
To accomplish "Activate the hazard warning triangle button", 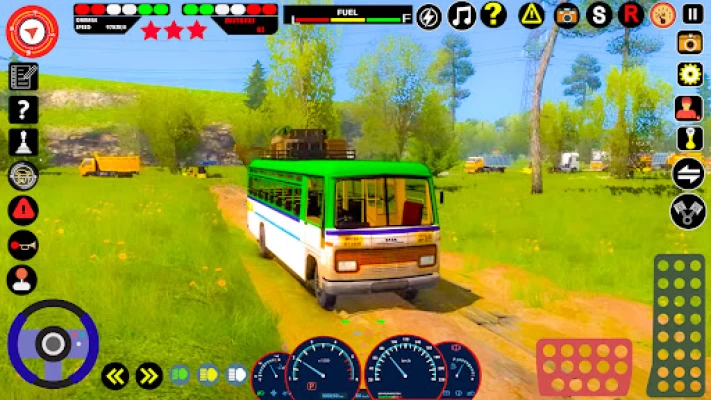I will (x=532, y=15).
